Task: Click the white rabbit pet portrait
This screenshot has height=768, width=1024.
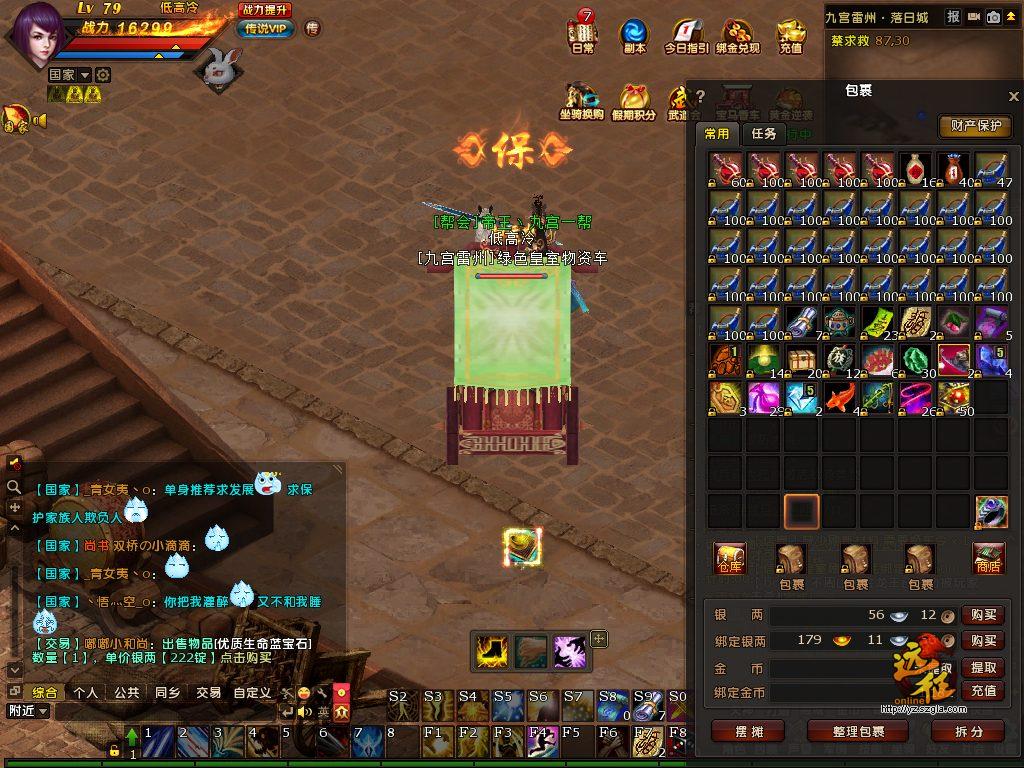Action: (222, 68)
